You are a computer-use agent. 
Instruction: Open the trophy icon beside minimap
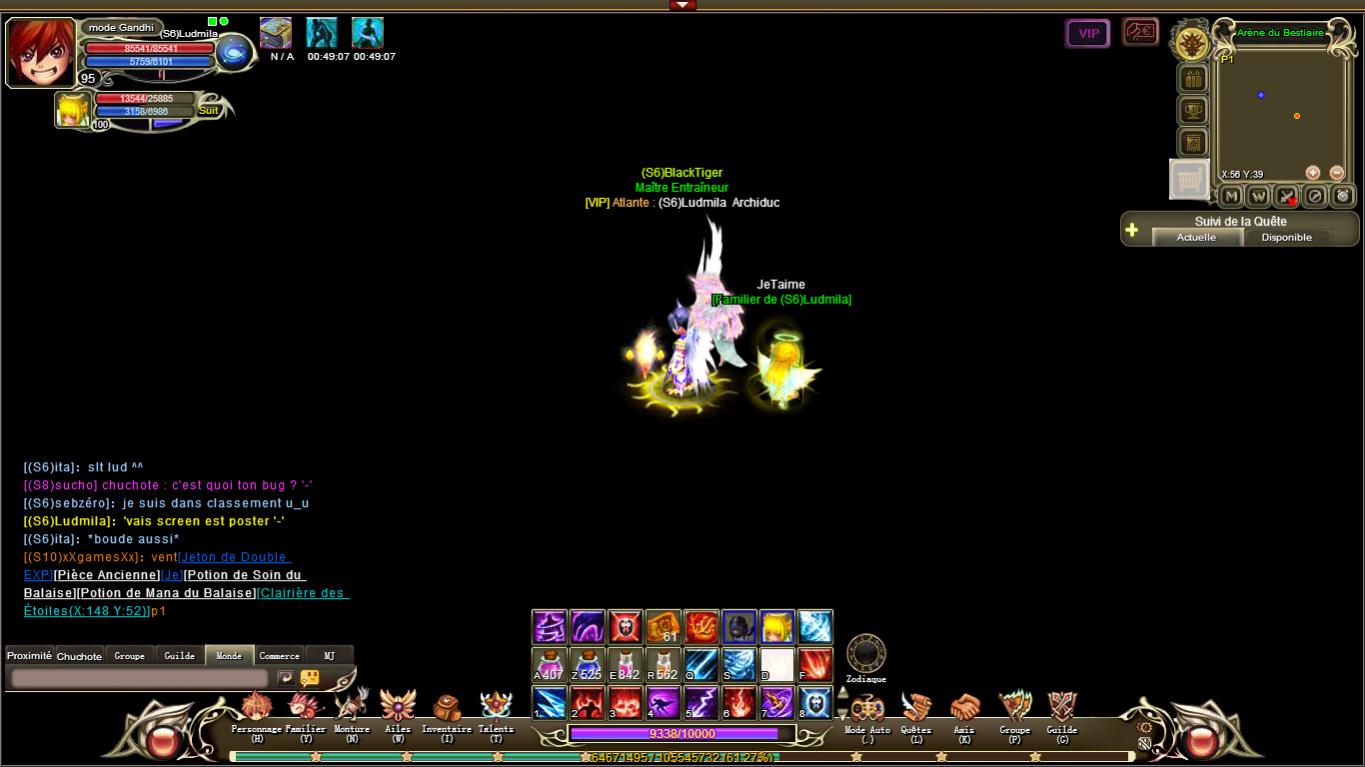coord(1193,110)
